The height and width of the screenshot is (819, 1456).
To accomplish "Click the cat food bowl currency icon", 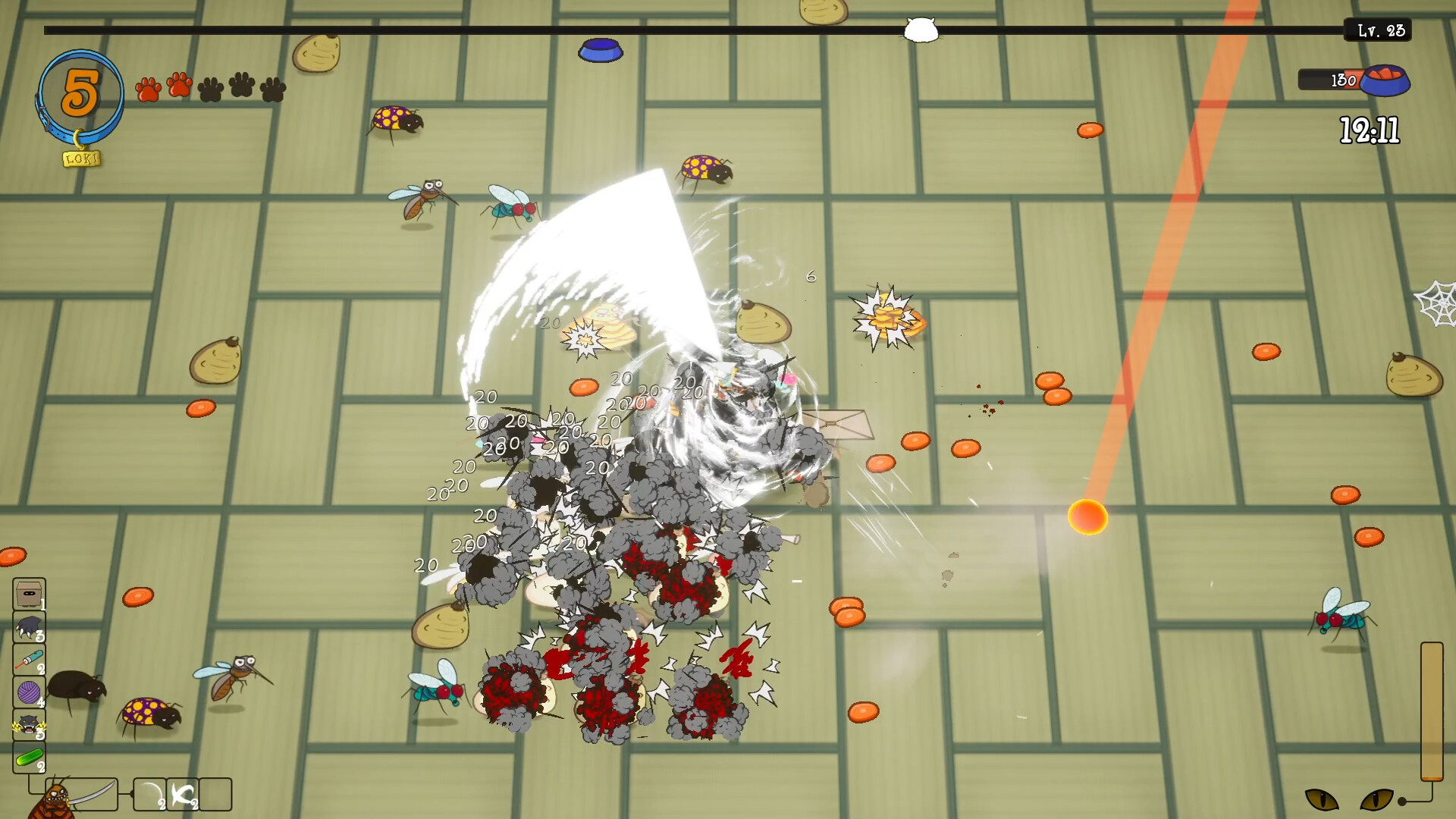I will click(x=1384, y=80).
